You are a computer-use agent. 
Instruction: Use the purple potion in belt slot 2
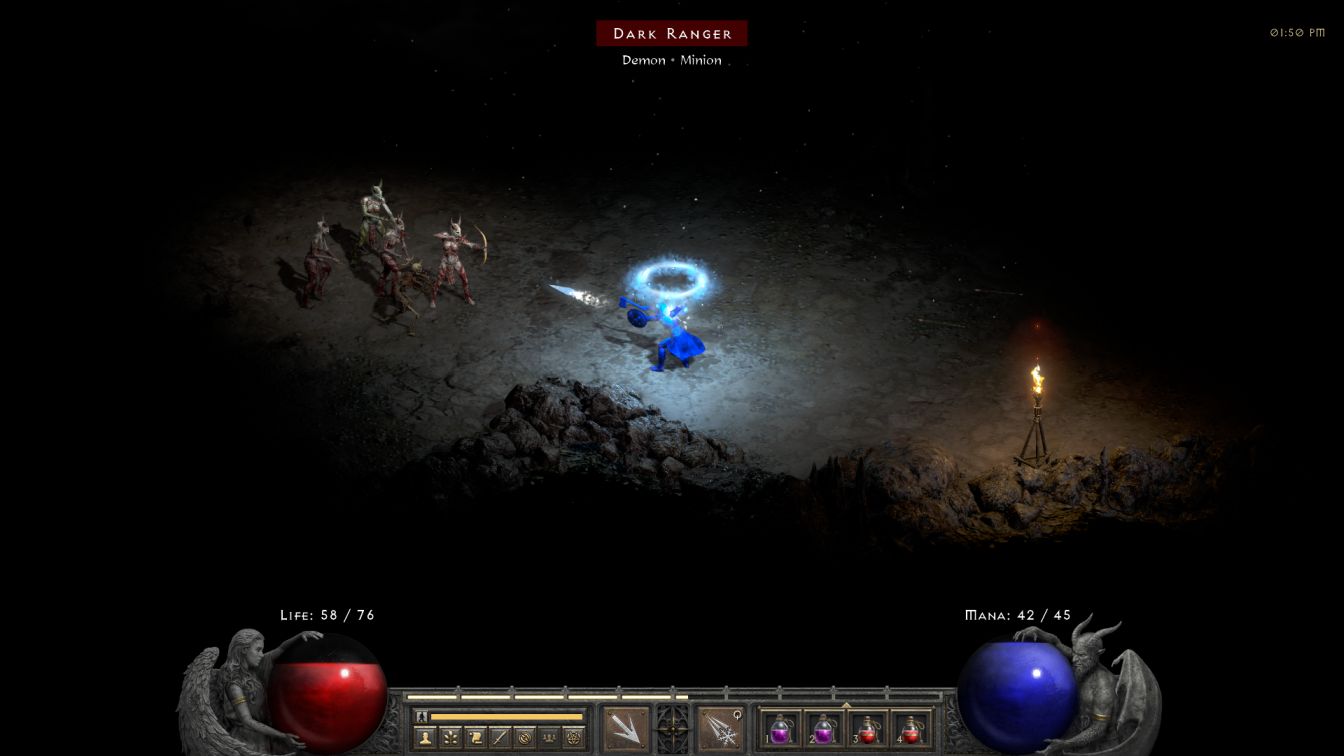coord(824,729)
